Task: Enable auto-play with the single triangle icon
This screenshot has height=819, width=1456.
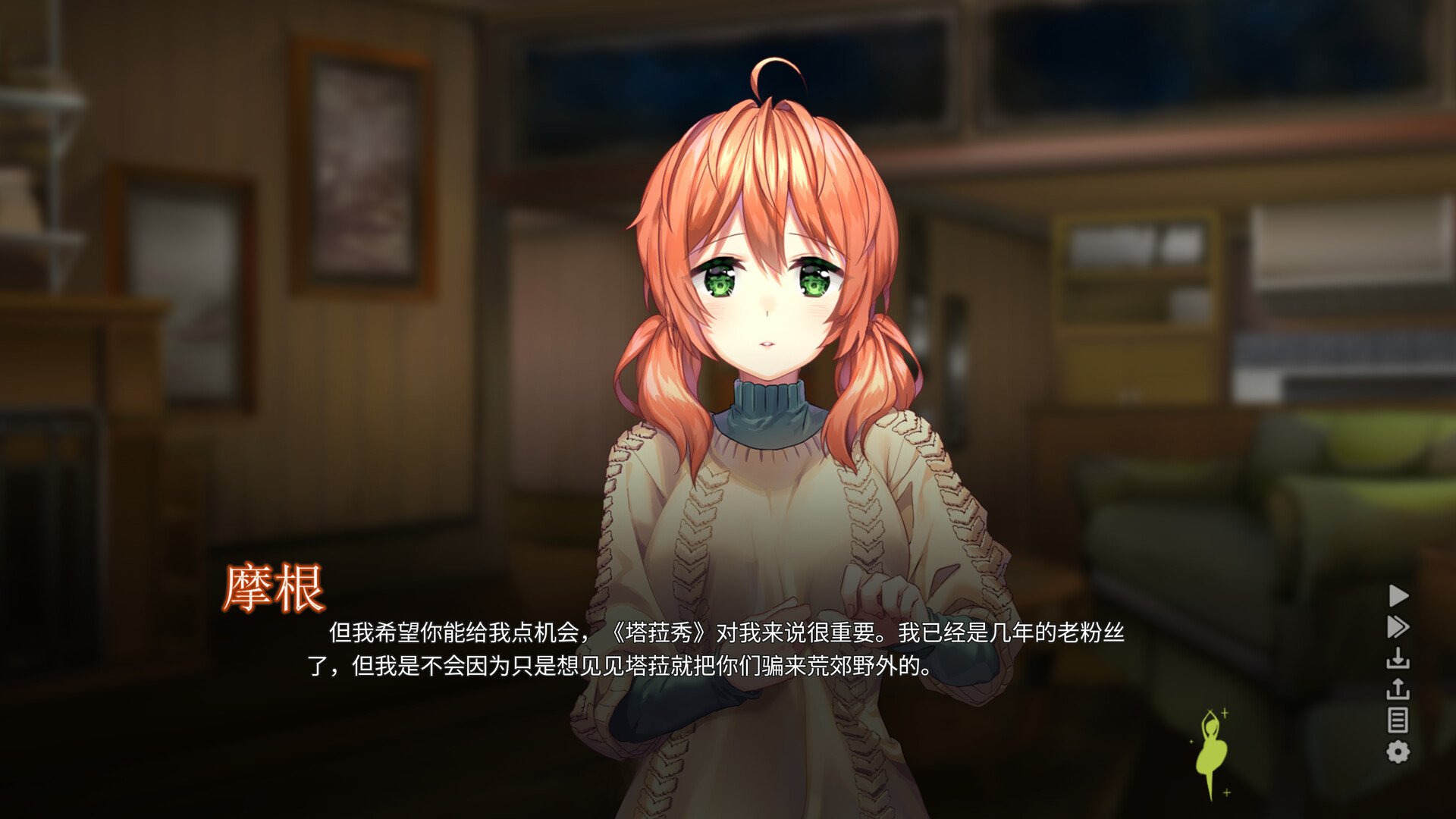Action: tap(1399, 595)
